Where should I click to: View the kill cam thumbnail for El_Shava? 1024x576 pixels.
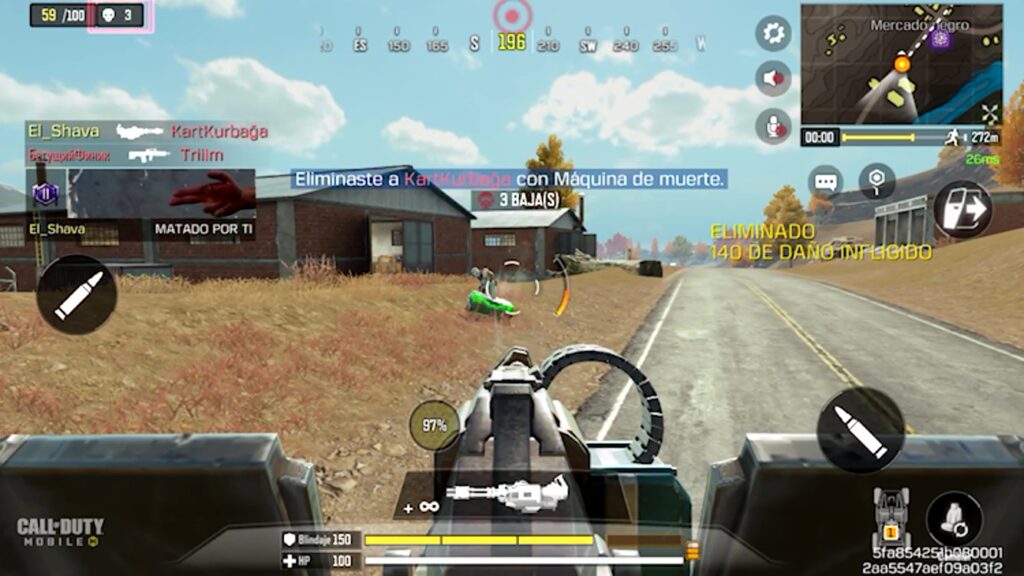(162, 193)
